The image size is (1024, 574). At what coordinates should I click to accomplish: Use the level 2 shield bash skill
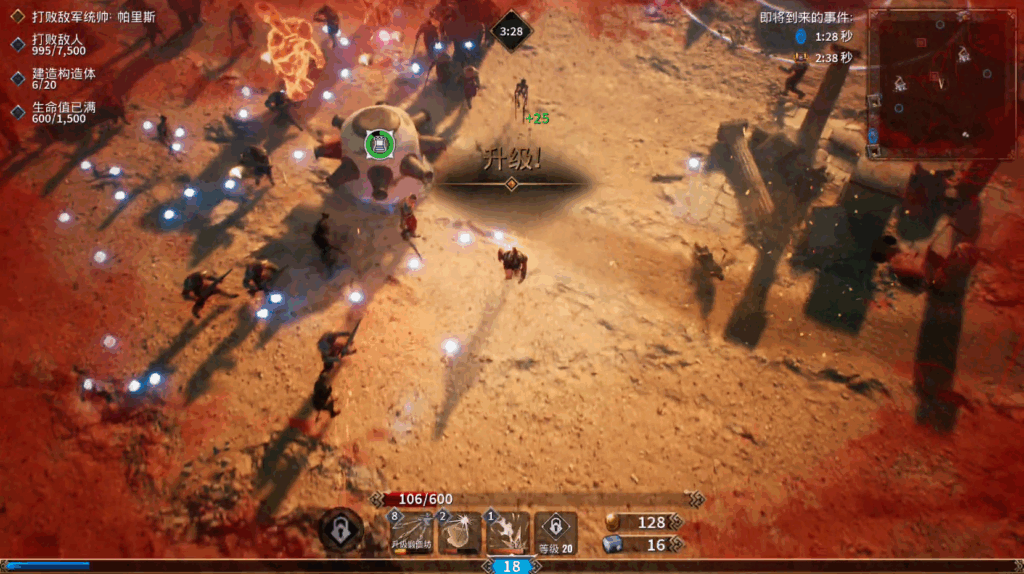[459, 532]
